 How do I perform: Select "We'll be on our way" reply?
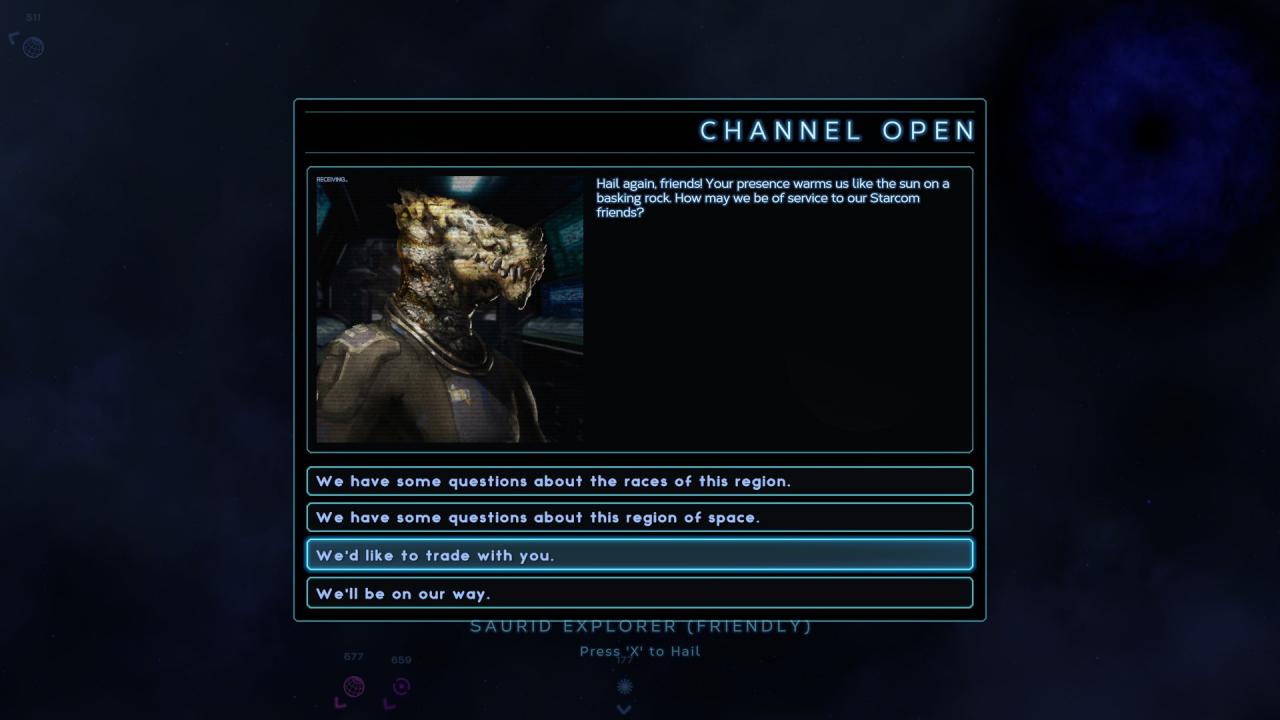tap(639, 593)
